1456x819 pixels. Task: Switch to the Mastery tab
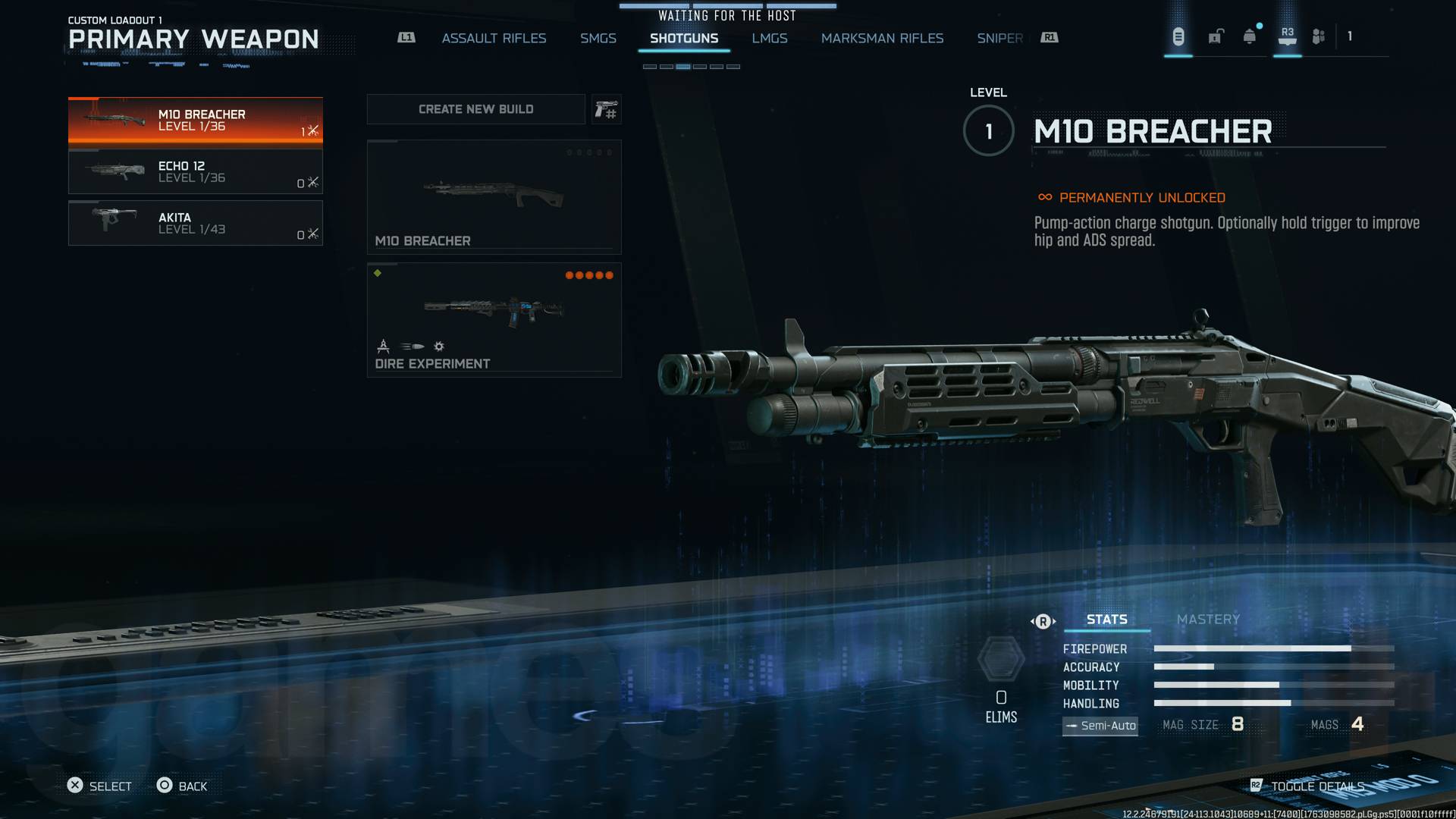1208,619
